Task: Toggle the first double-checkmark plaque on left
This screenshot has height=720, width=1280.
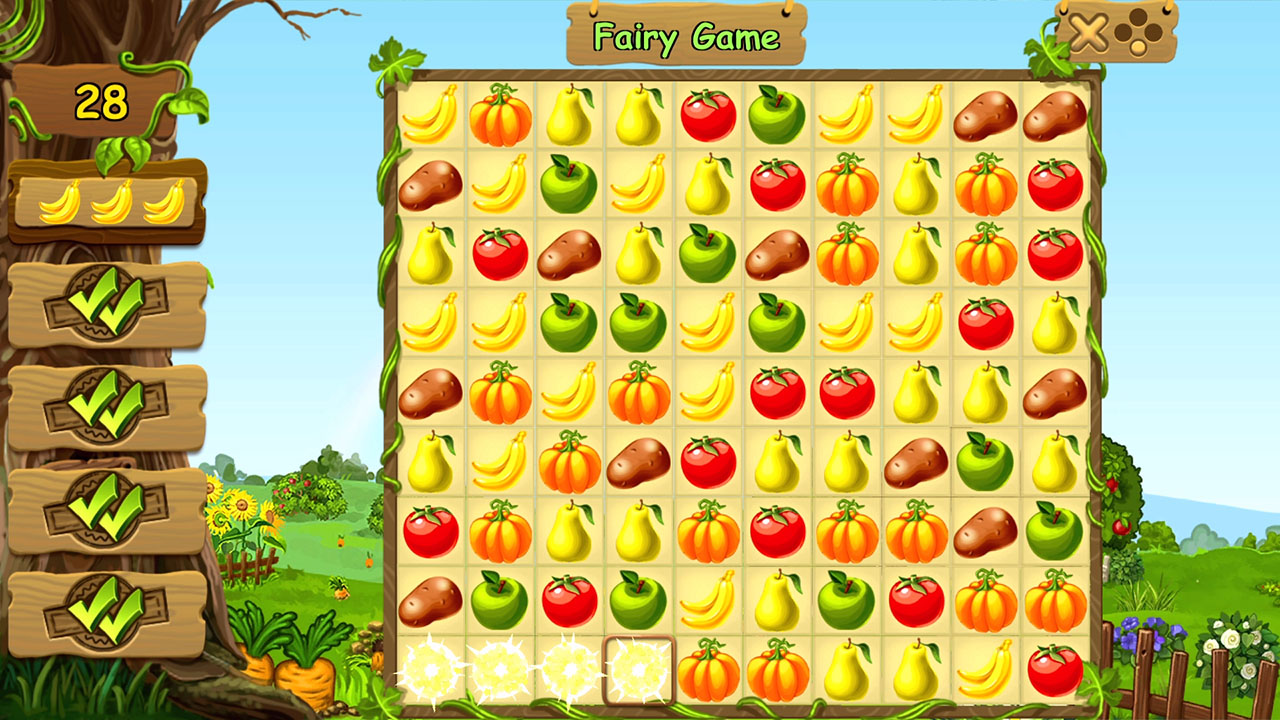Action: [105, 300]
